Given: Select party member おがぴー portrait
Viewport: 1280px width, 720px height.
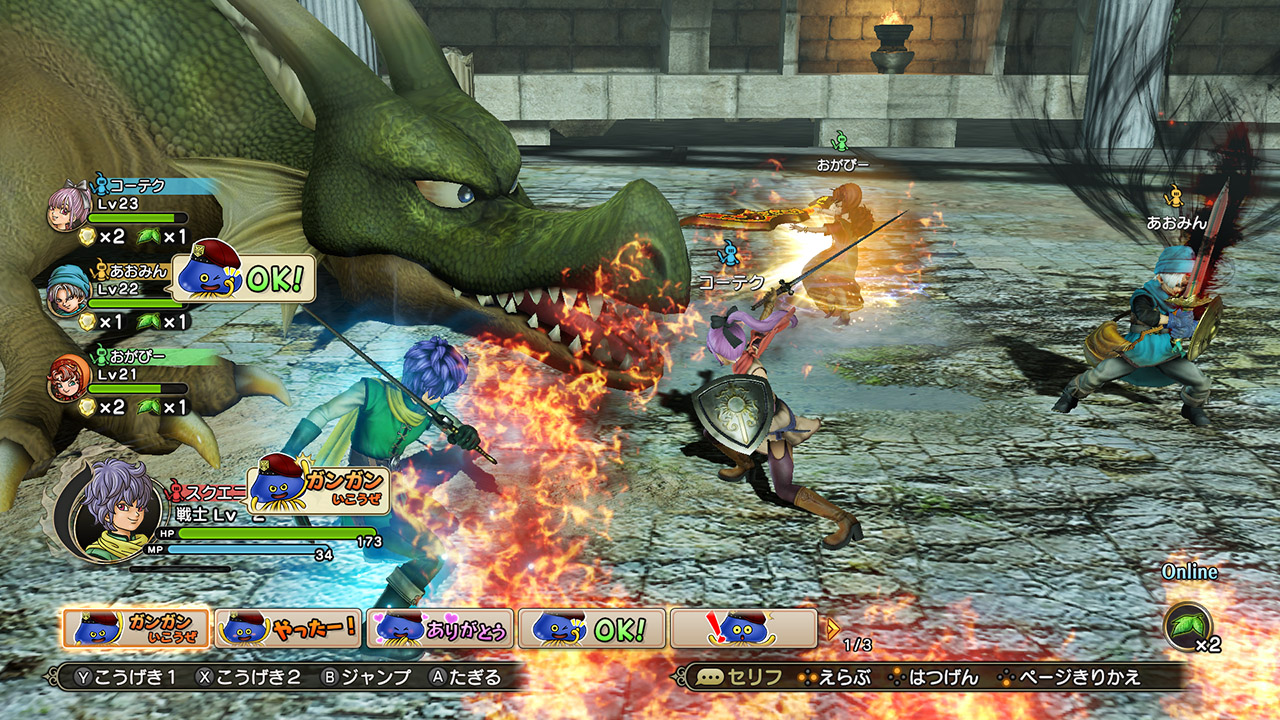Looking at the screenshot, I should coord(69,379).
